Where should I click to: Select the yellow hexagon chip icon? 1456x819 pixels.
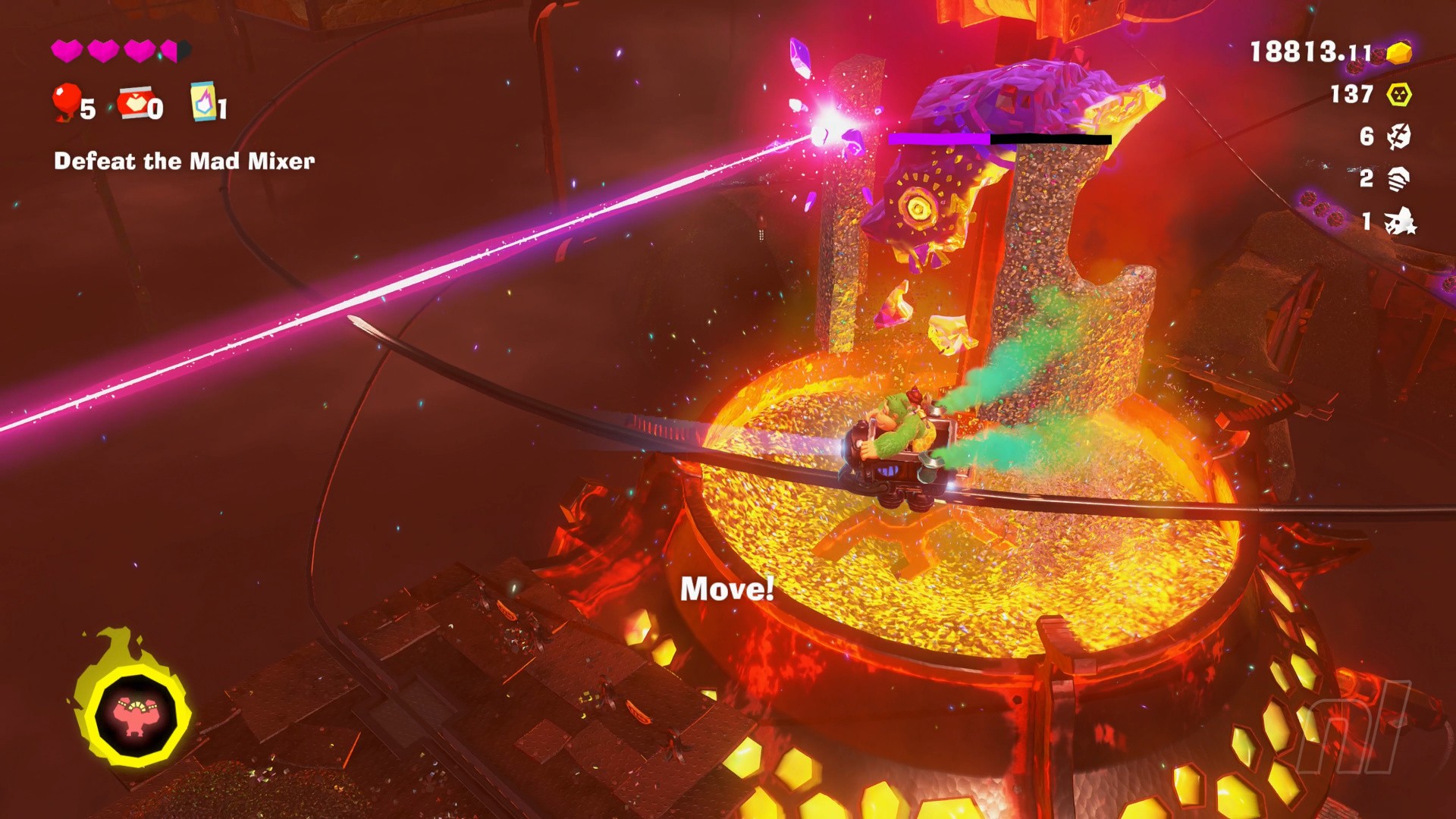point(1399,95)
